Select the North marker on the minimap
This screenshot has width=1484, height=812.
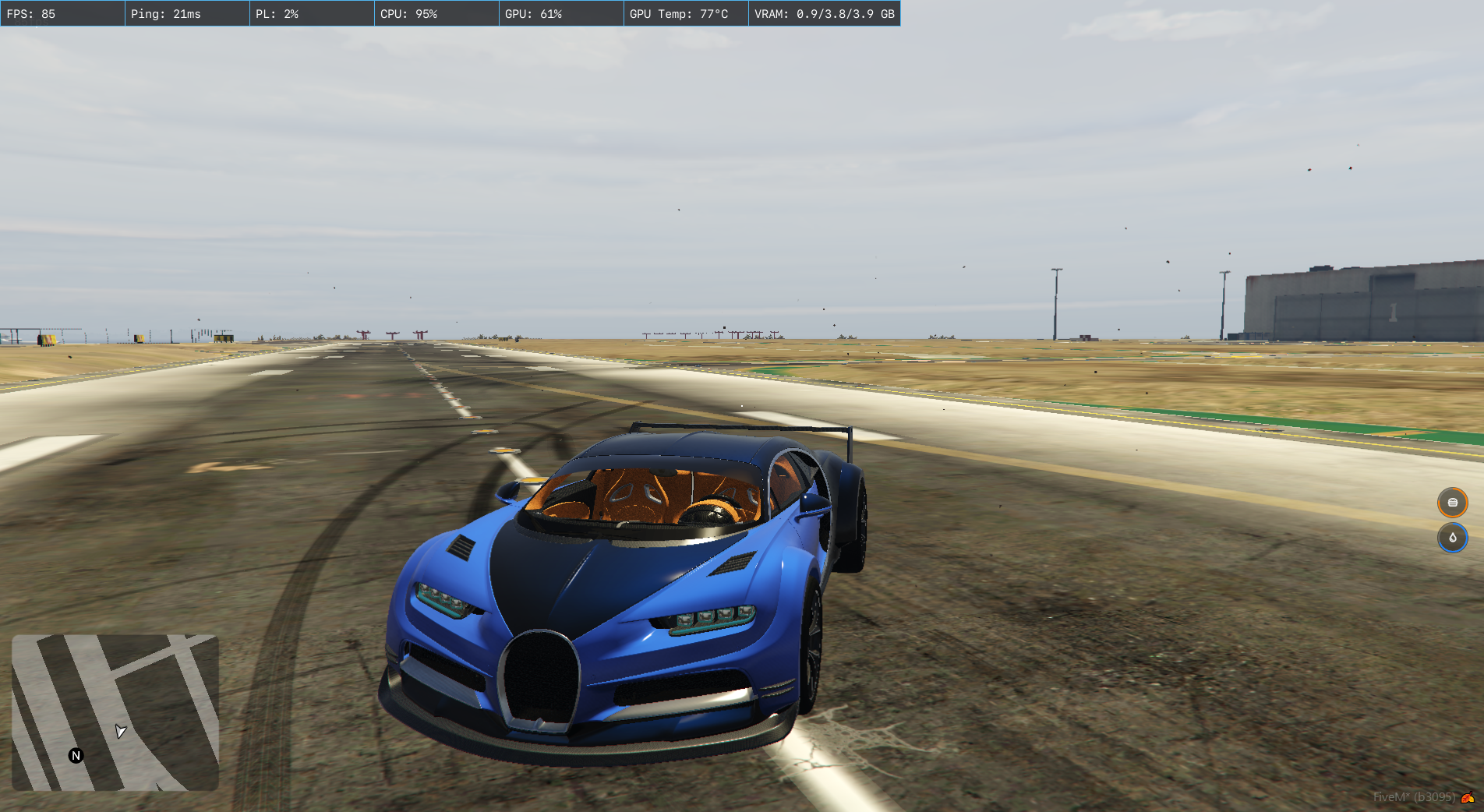(x=76, y=755)
